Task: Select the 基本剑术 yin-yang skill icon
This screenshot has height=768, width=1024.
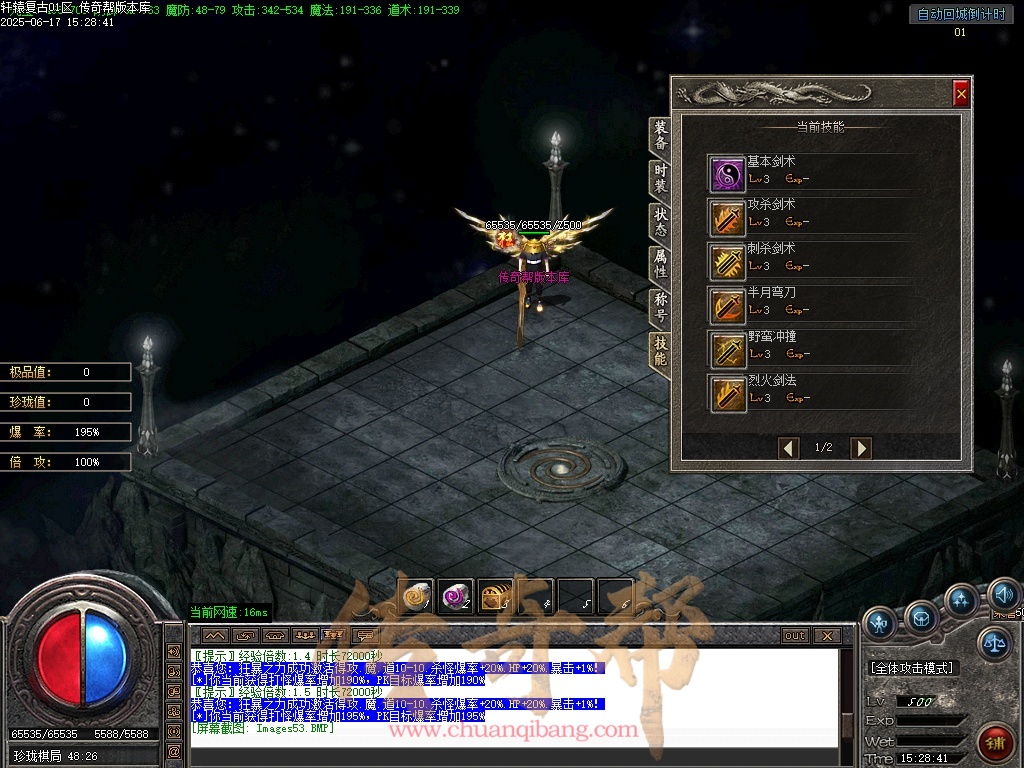Action: coord(727,174)
